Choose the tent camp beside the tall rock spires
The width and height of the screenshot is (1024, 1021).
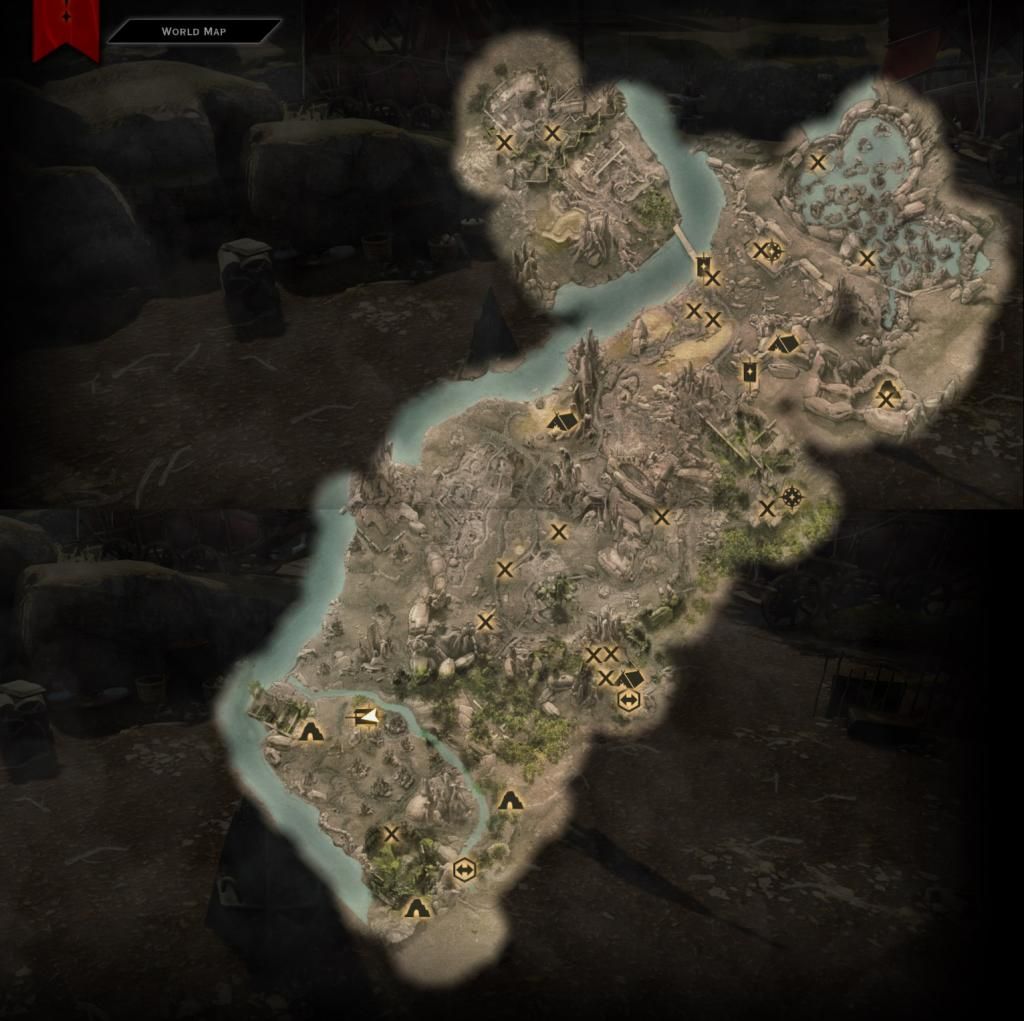563,421
